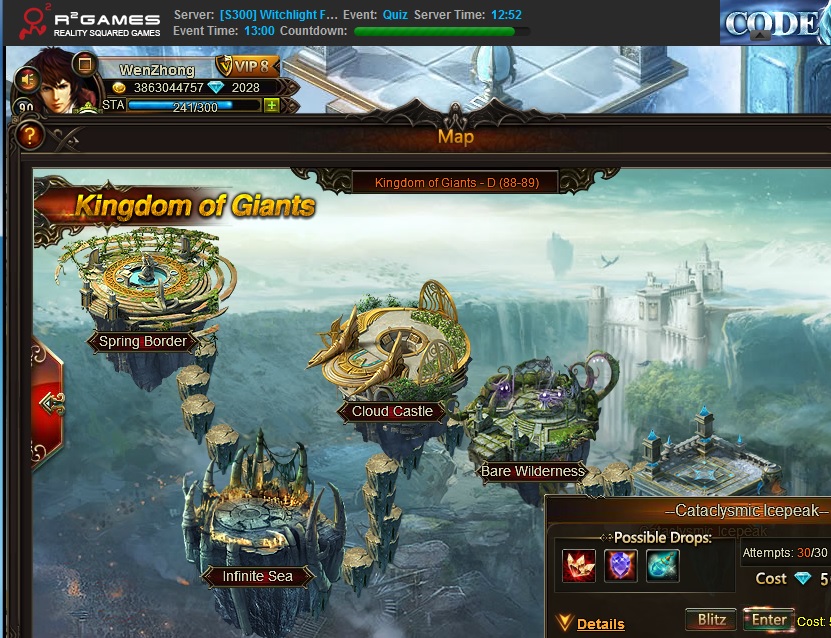Toggle sound with the speaker icon

tap(27, 78)
